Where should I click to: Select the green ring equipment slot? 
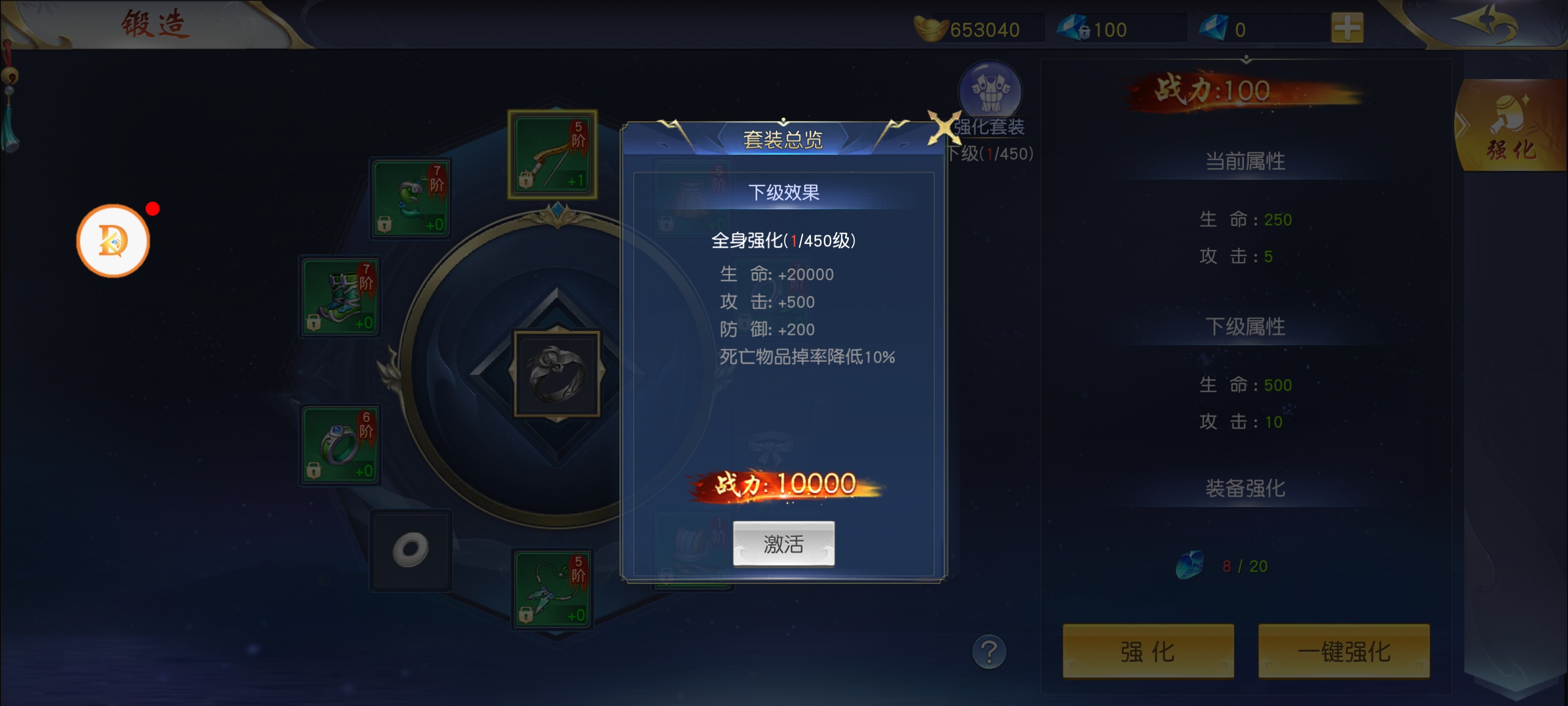click(341, 445)
